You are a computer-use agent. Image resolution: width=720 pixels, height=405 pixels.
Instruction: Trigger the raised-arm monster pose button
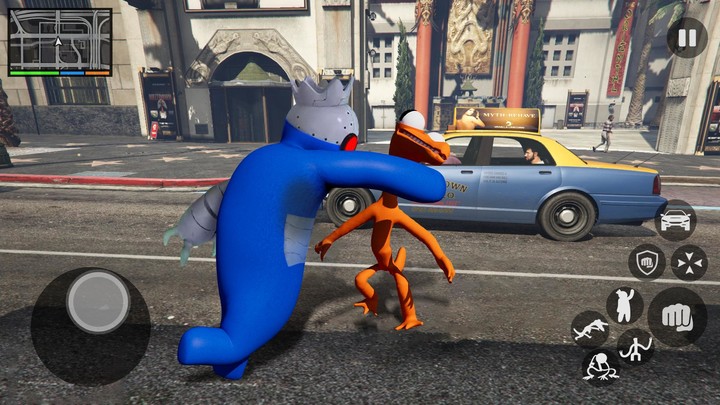[625, 305]
